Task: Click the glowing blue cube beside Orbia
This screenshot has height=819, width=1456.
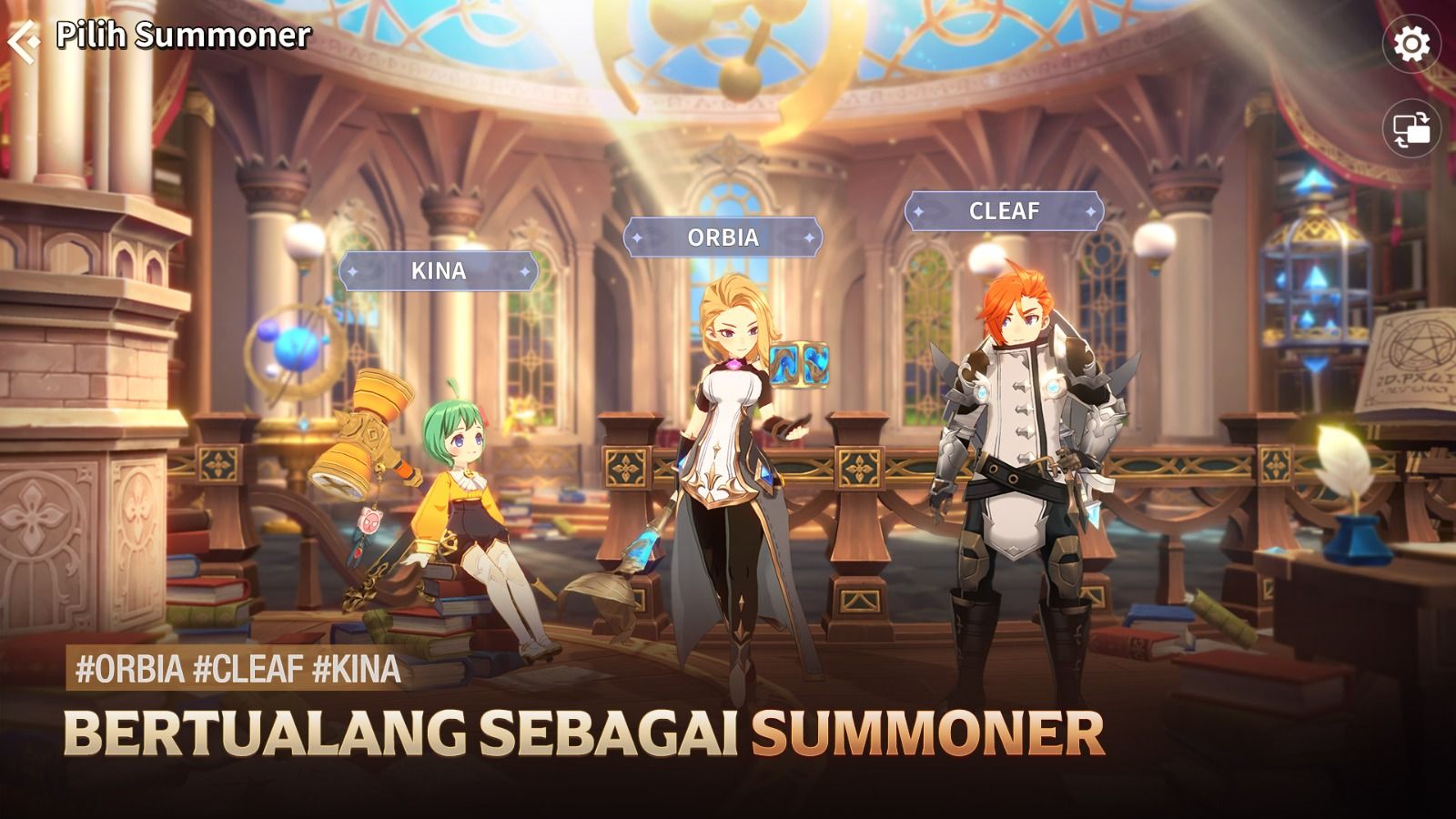Action: pos(801,364)
